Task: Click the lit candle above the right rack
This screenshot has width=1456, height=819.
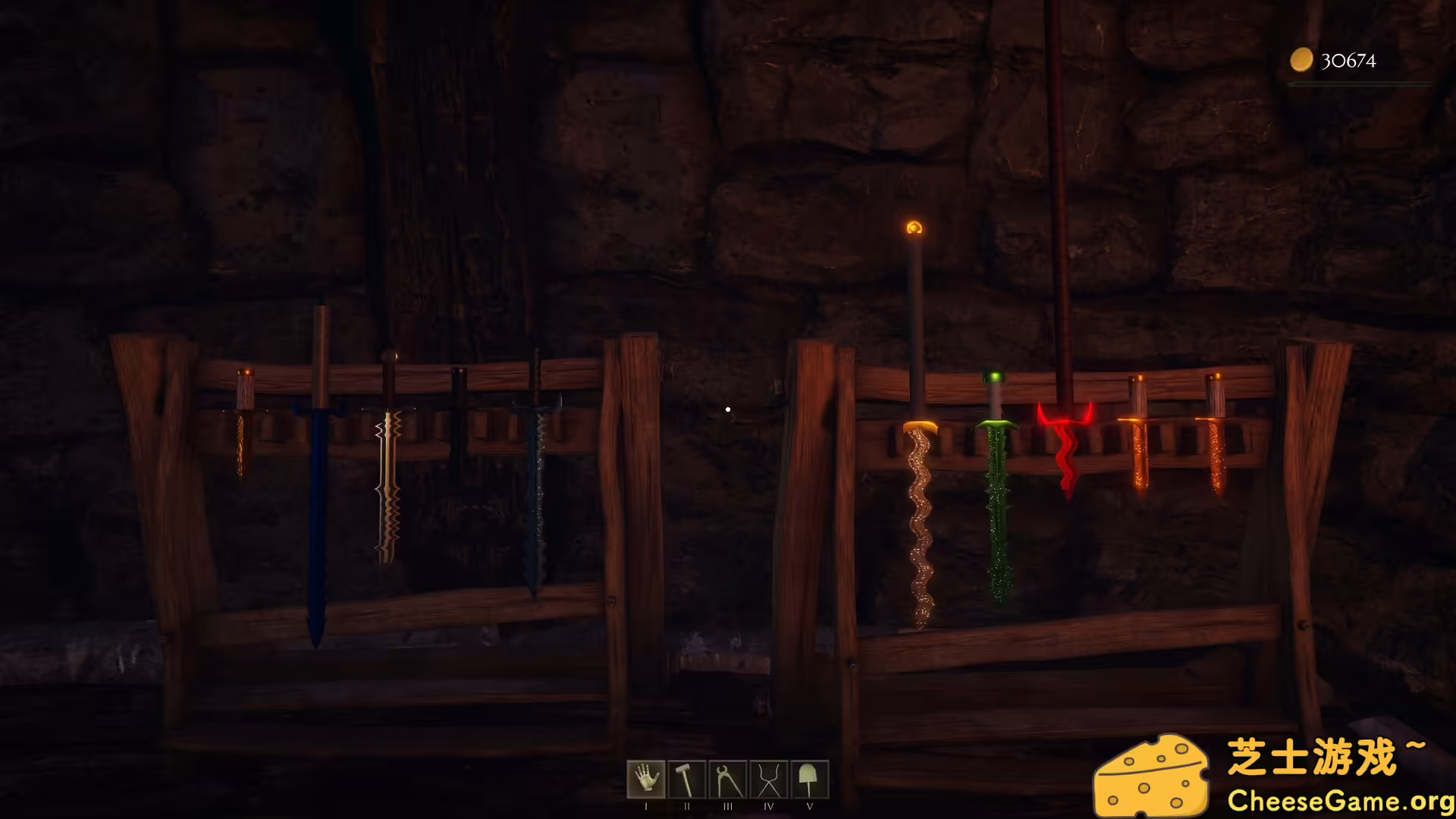Action: tap(915, 227)
